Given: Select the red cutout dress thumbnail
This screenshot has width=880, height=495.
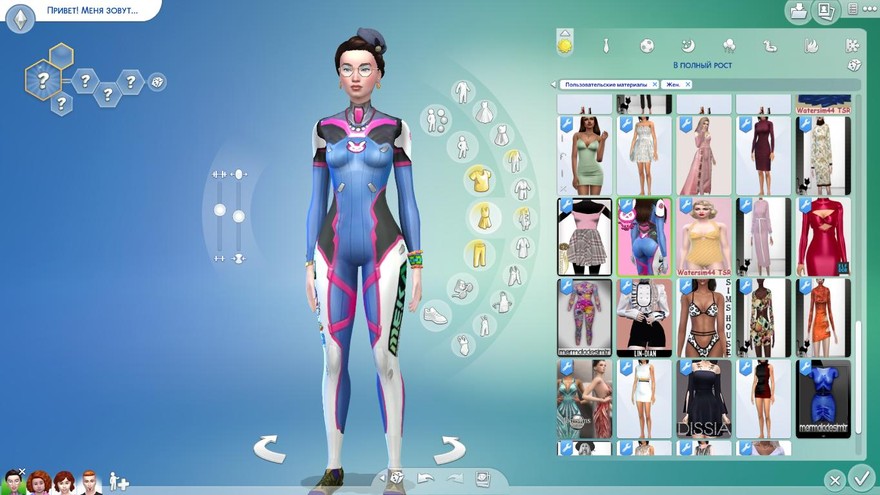Looking at the screenshot, I should pos(823,236).
